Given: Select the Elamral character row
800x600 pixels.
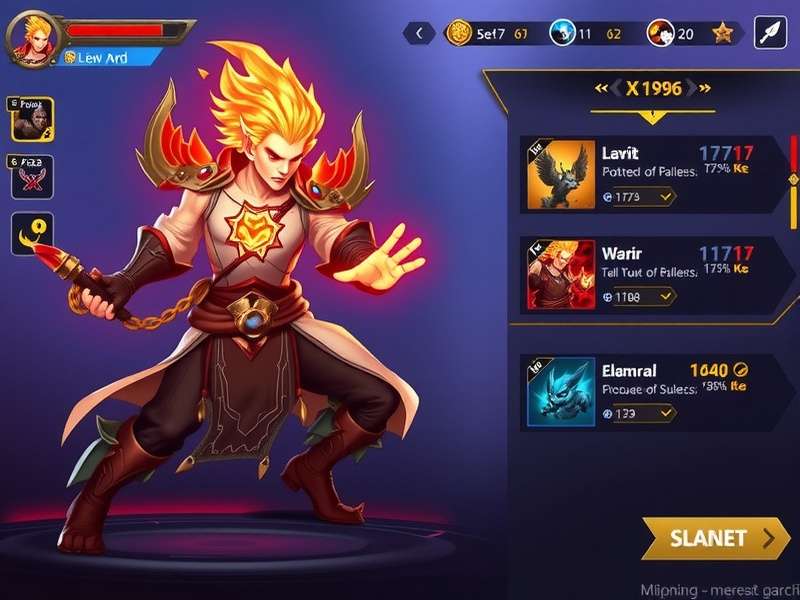Looking at the screenshot, I should pos(650,390).
